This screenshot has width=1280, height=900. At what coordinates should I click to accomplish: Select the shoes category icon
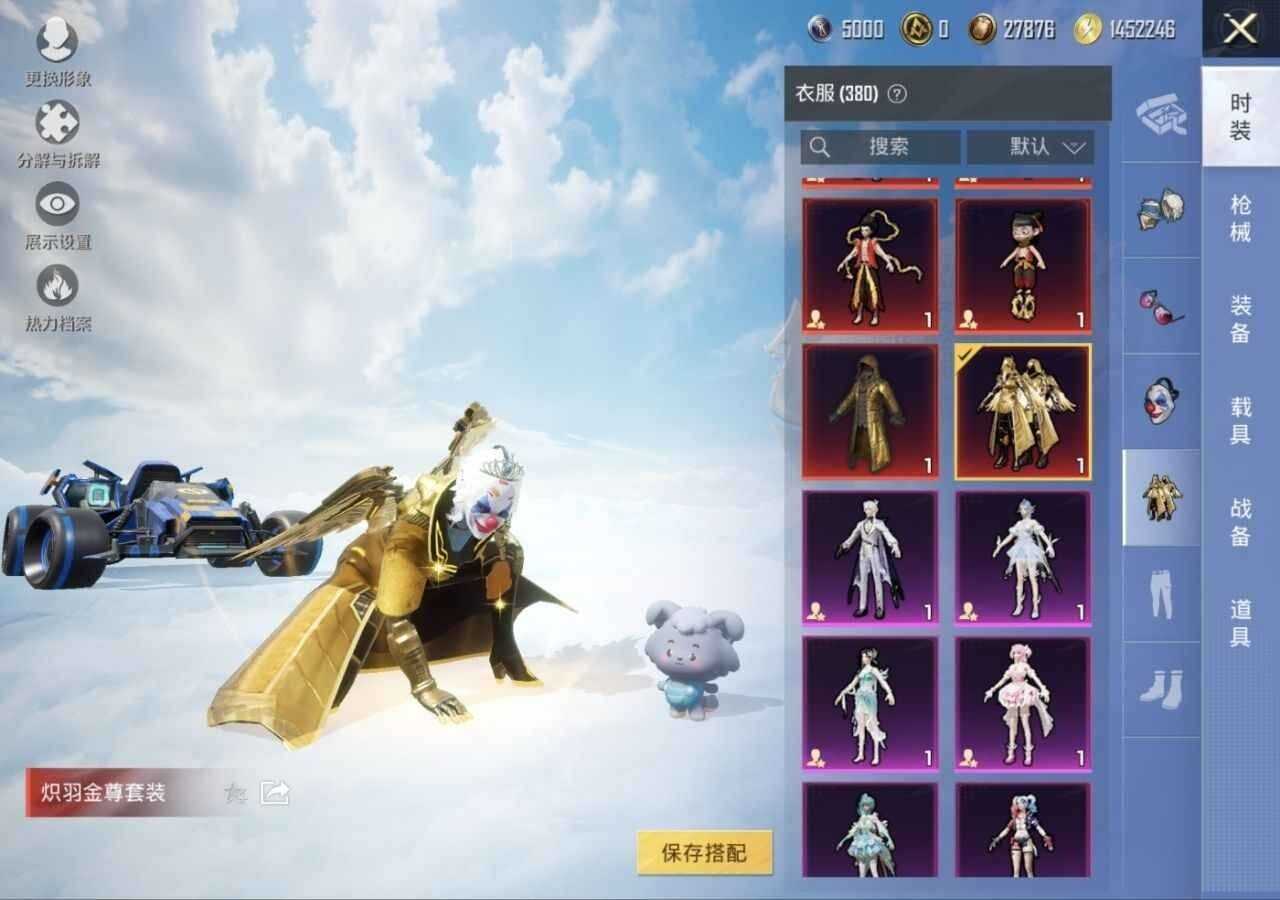click(x=1161, y=688)
